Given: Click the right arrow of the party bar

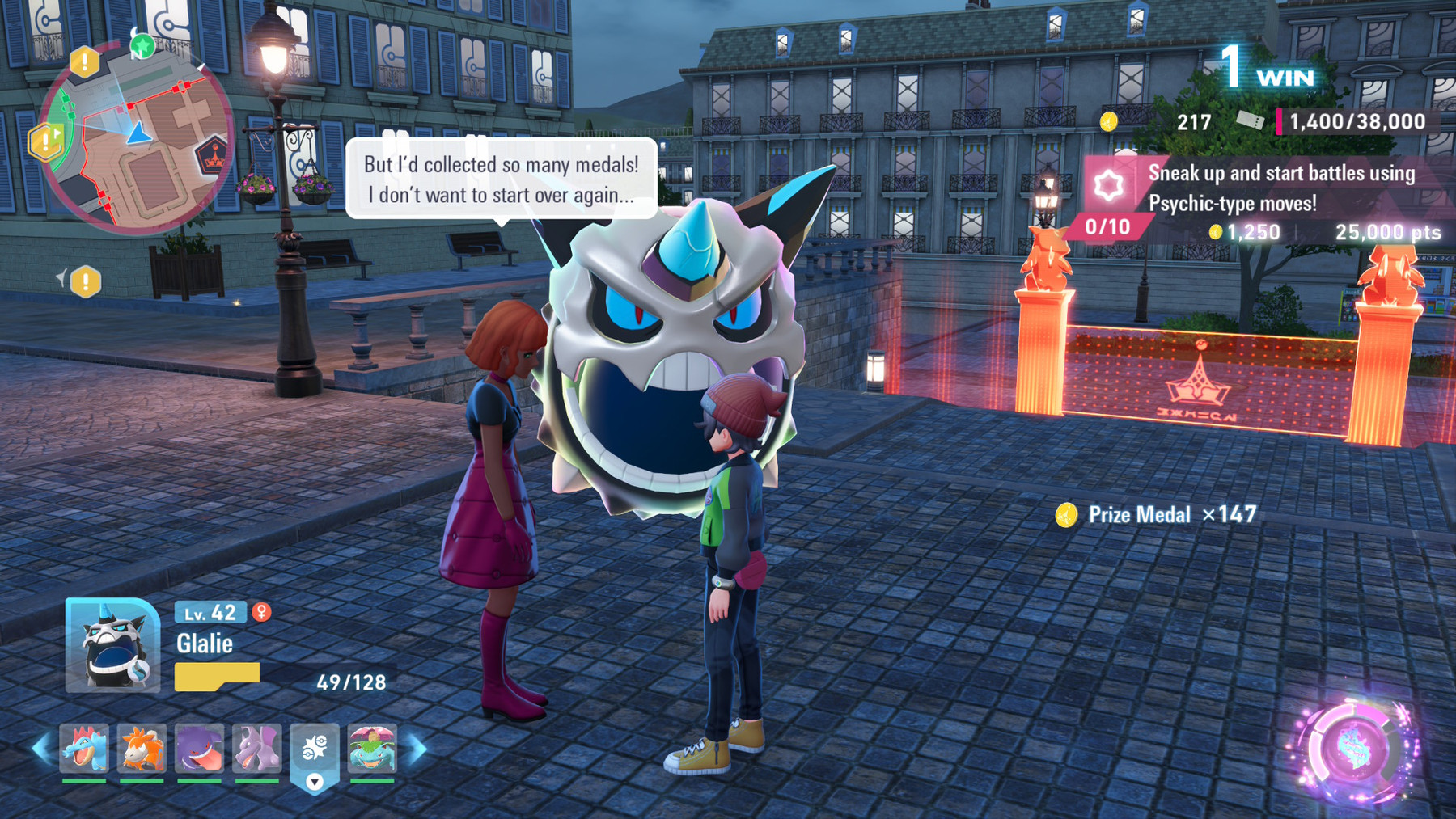Looking at the screenshot, I should [x=417, y=749].
